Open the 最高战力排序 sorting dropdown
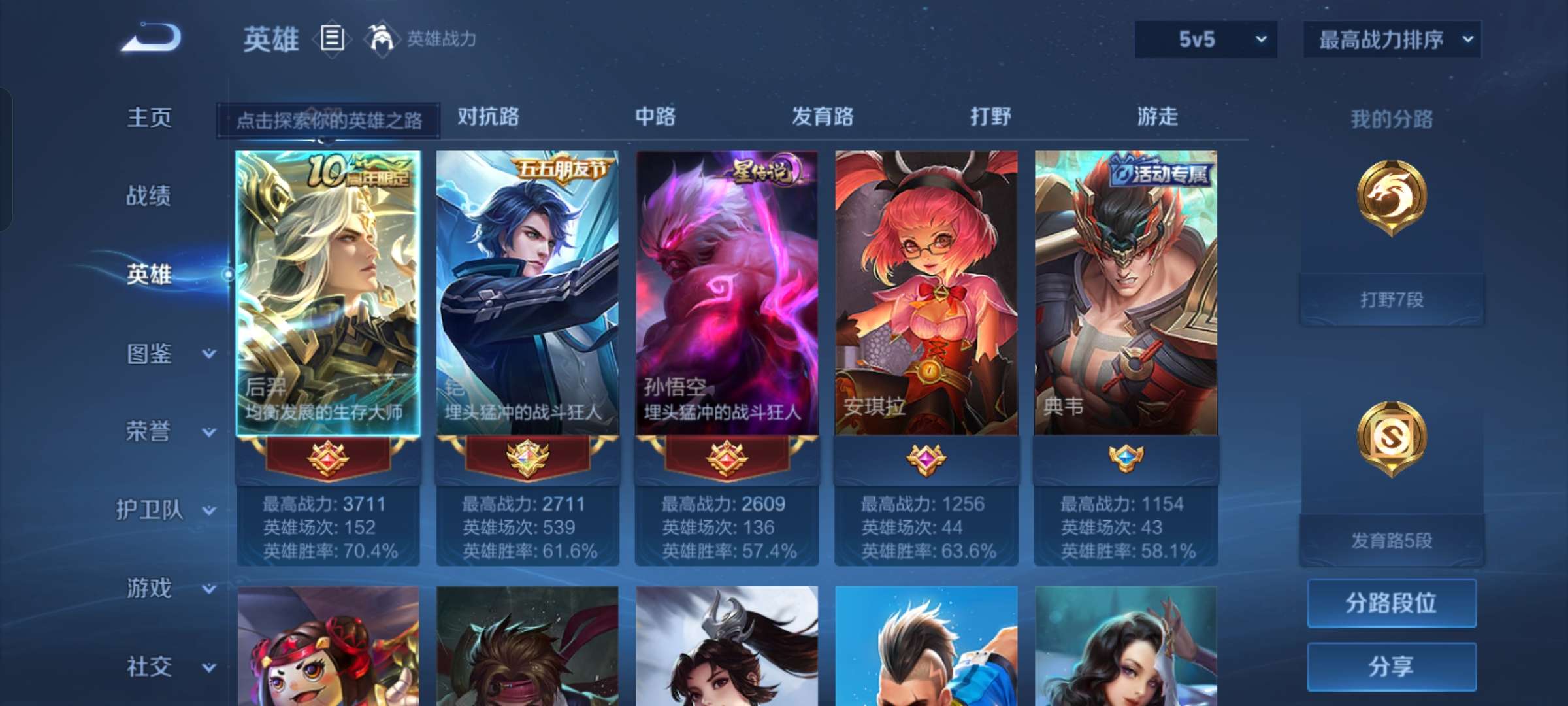 (x=1392, y=39)
